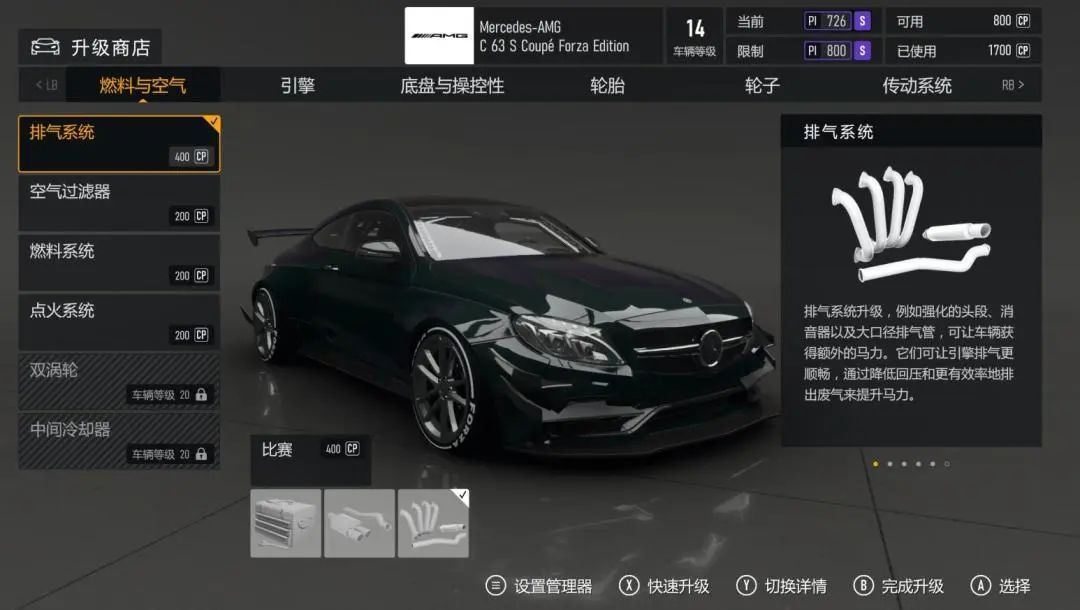Click the left arrow before the tabs

click(46, 86)
